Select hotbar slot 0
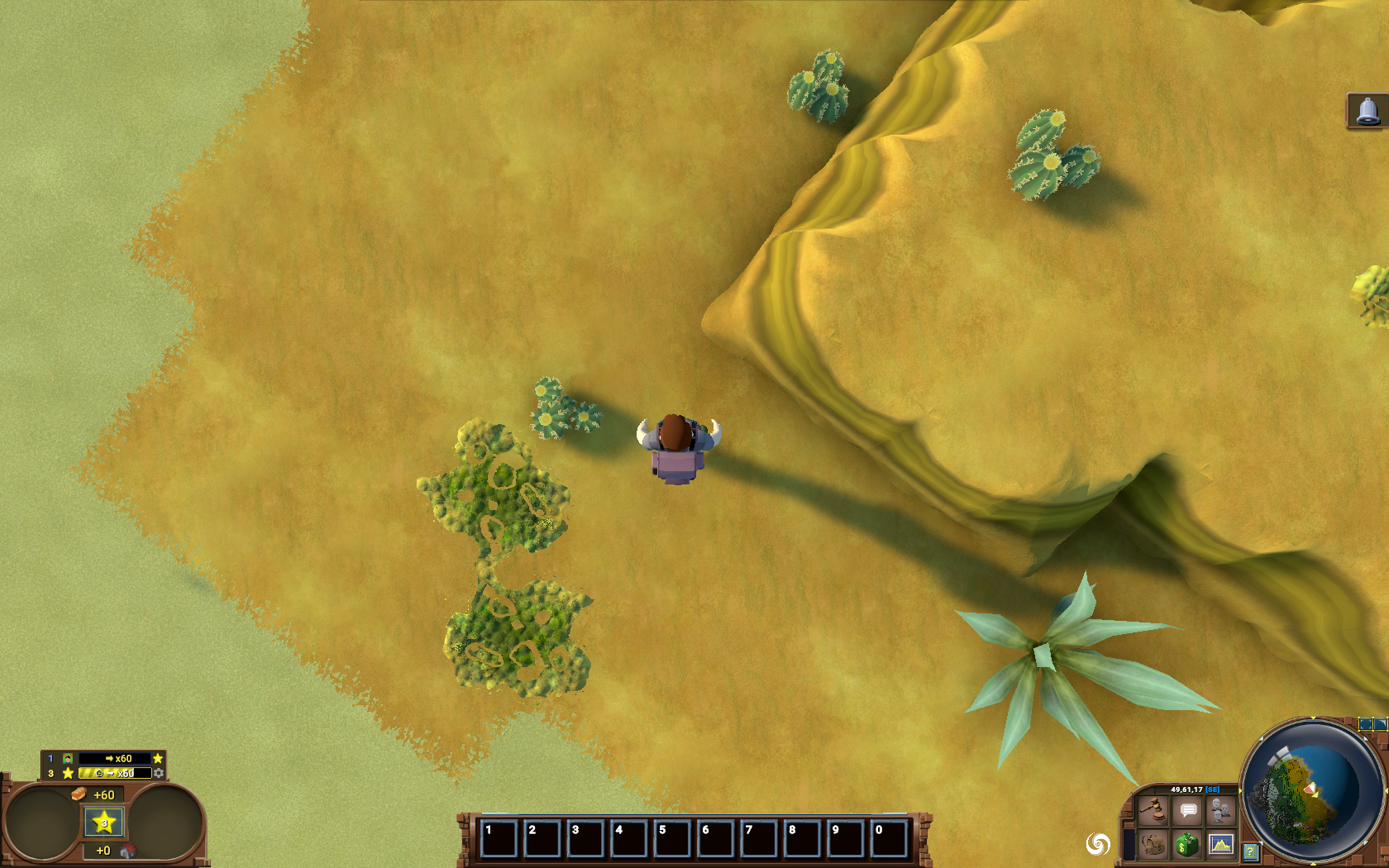The height and width of the screenshot is (868, 1389). pos(889,838)
